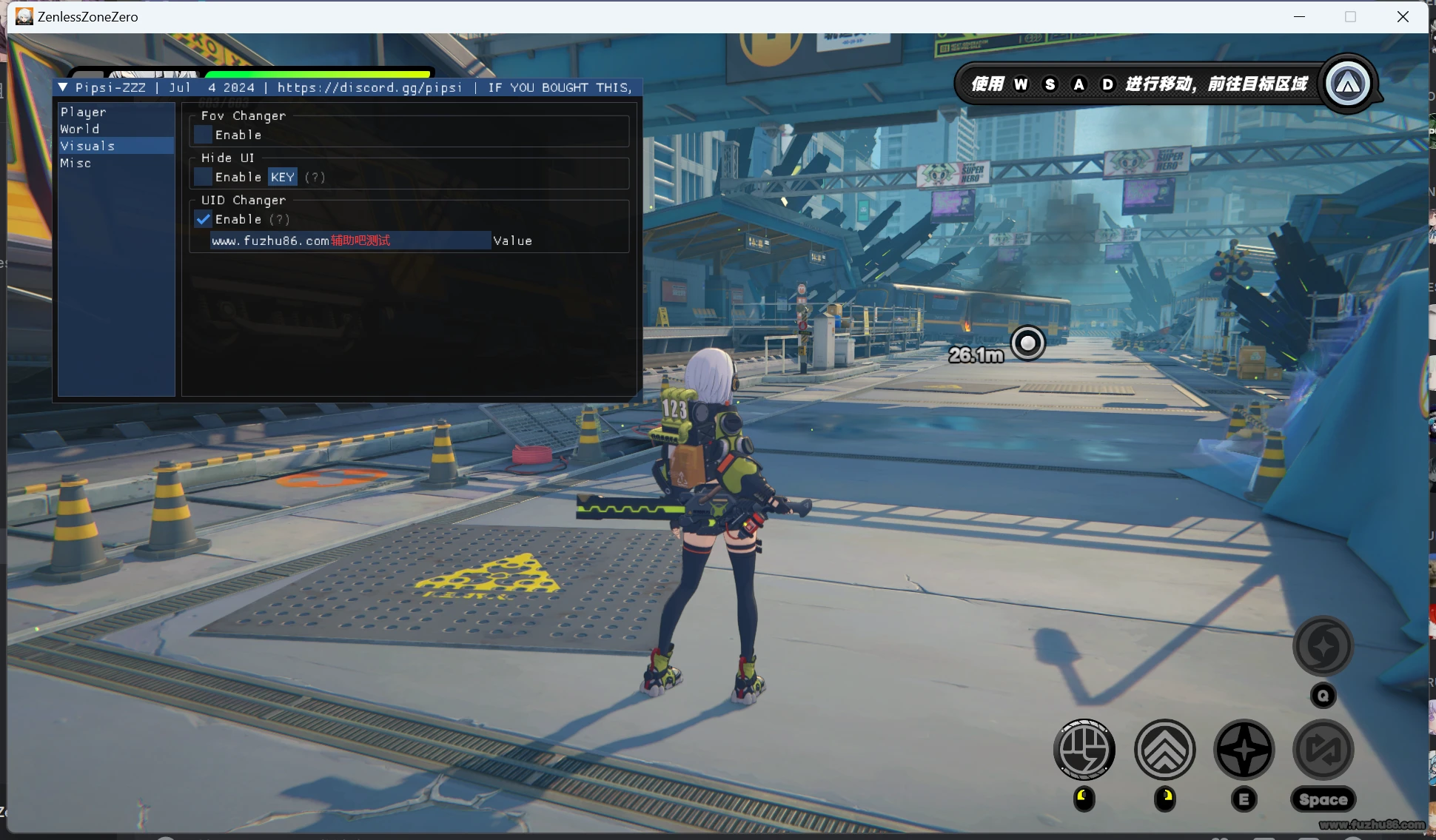Click the objective tracker triangle icon
Viewport: 1436px width, 840px height.
click(x=1347, y=84)
